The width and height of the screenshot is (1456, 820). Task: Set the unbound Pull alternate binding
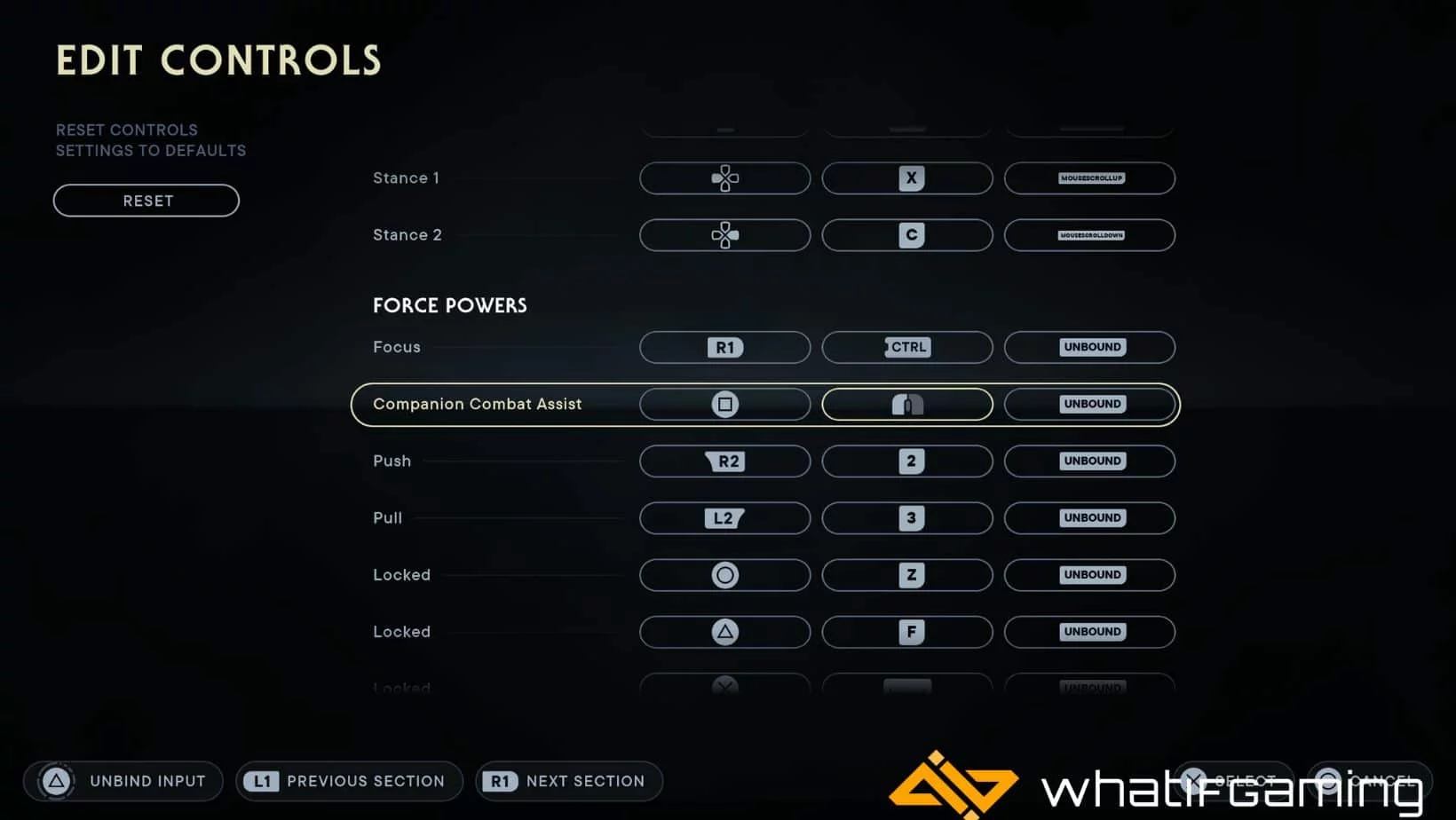point(1089,518)
